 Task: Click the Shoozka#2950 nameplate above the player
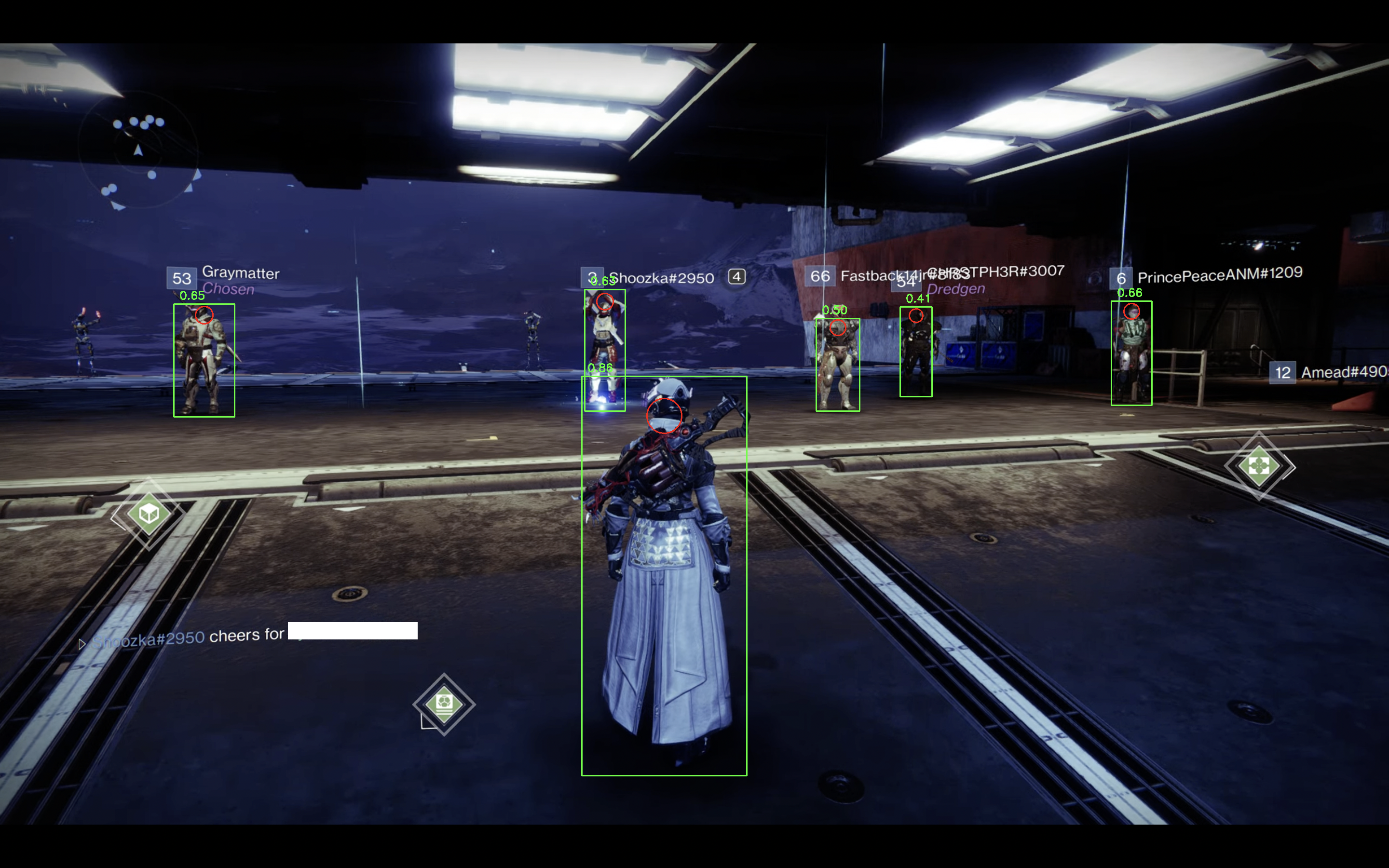click(661, 278)
